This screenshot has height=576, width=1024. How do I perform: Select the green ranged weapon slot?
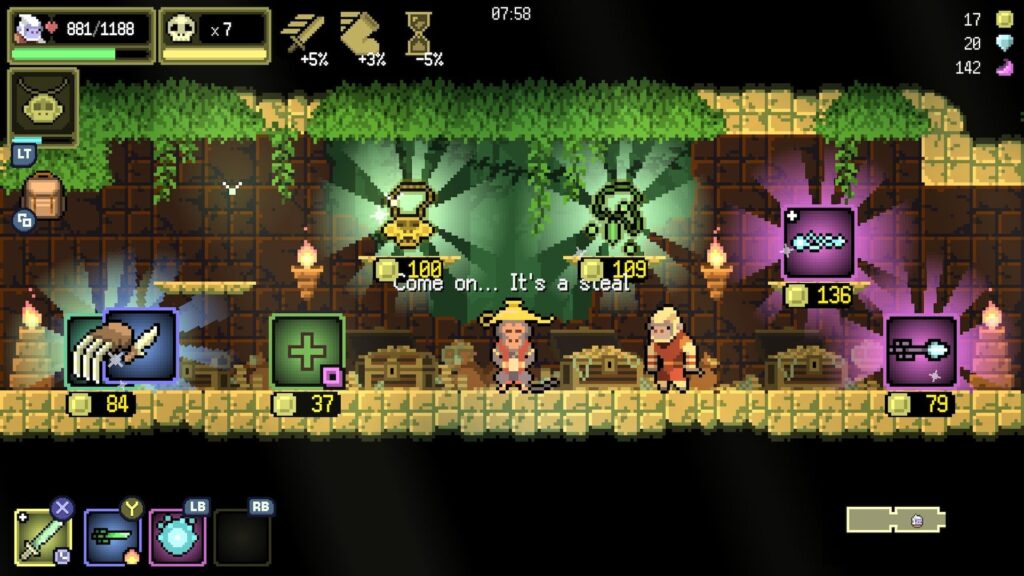point(111,537)
